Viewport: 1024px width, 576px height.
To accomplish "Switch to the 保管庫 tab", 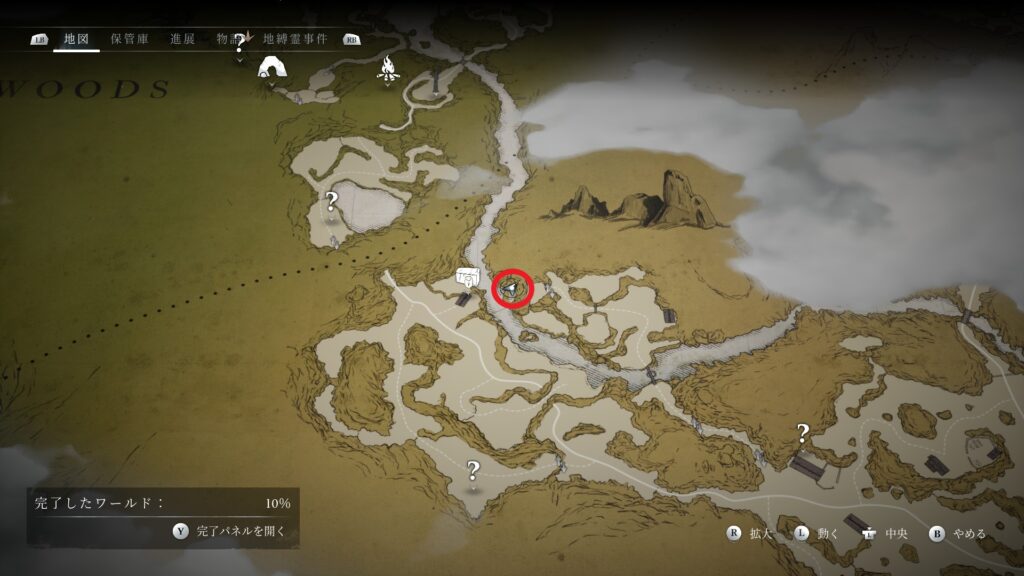I will click(x=129, y=39).
